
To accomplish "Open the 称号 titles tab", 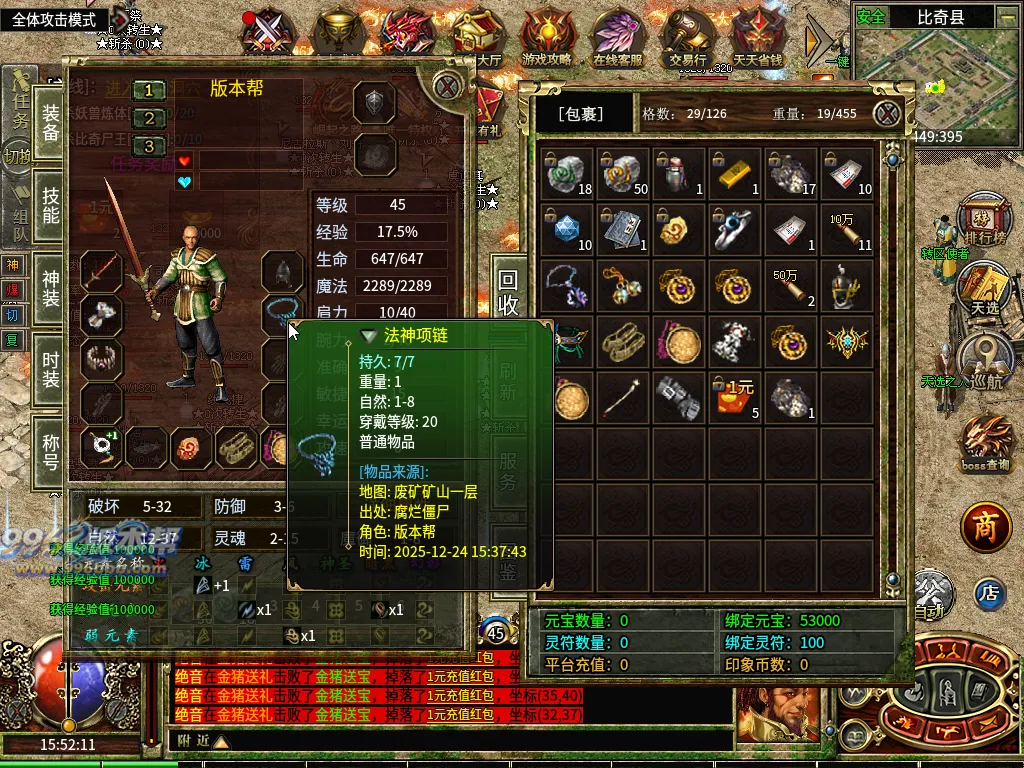I will [50, 446].
